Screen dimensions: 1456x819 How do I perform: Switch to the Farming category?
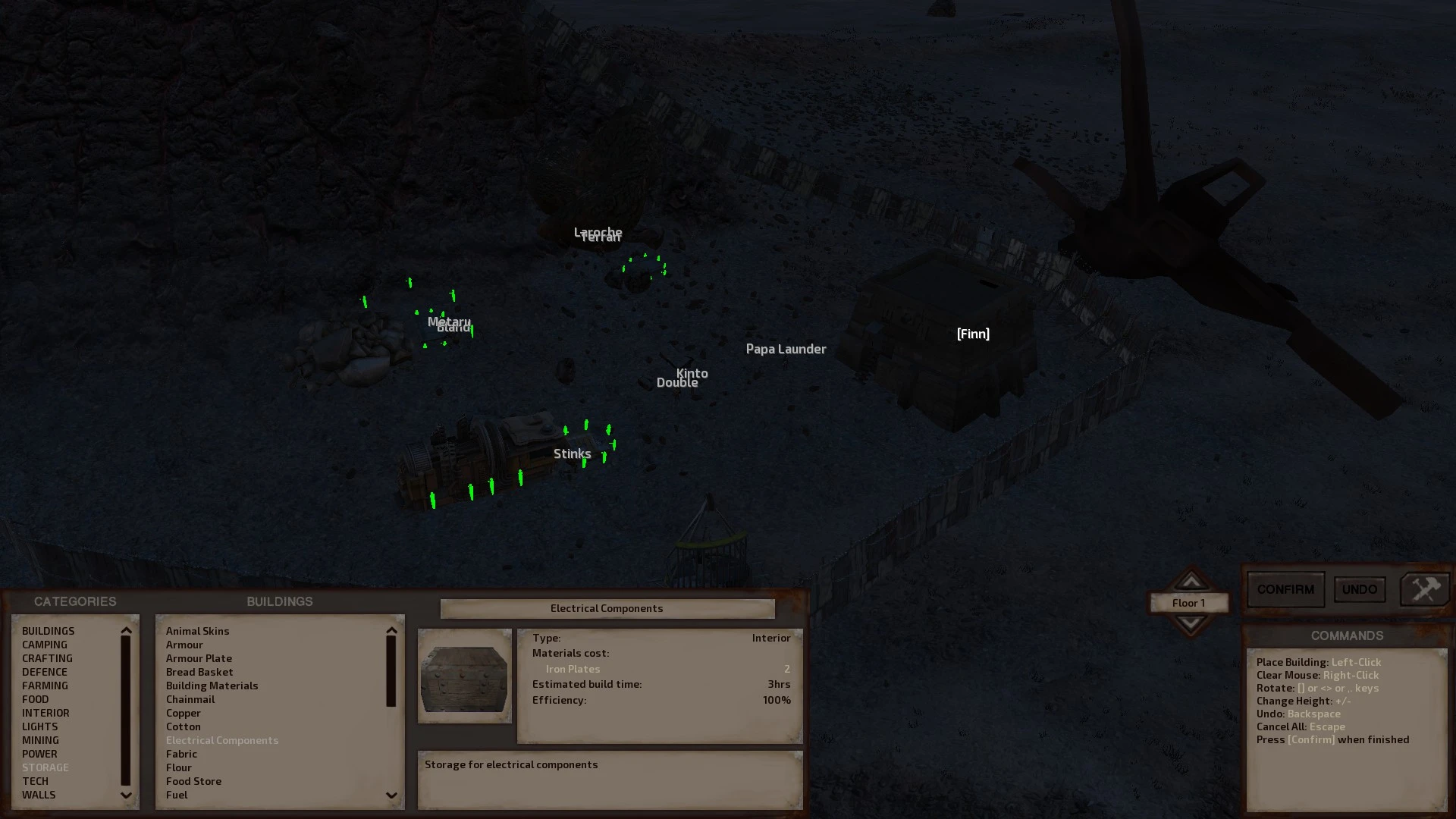45,686
